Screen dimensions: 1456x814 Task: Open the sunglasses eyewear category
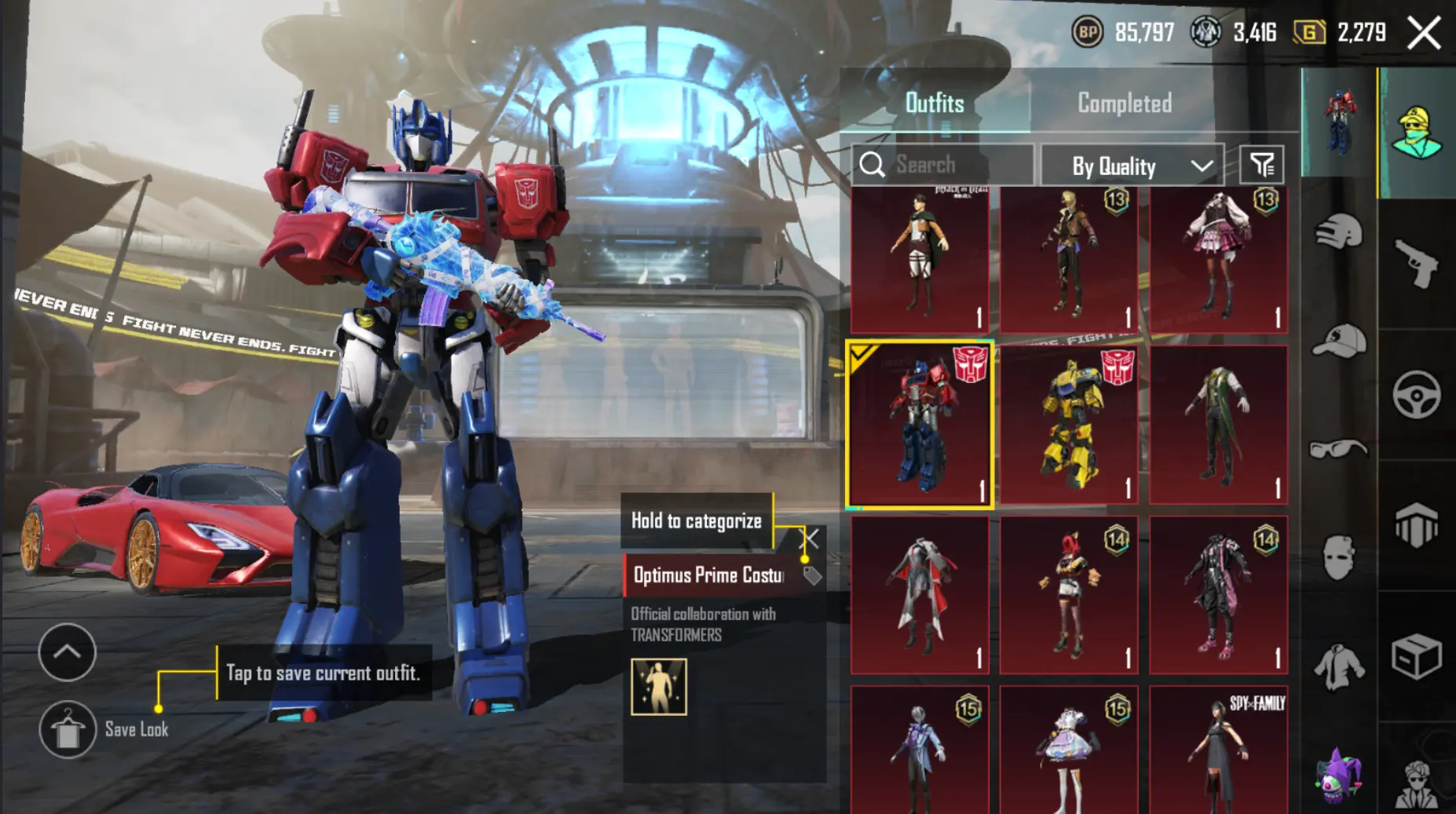[x=1339, y=449]
